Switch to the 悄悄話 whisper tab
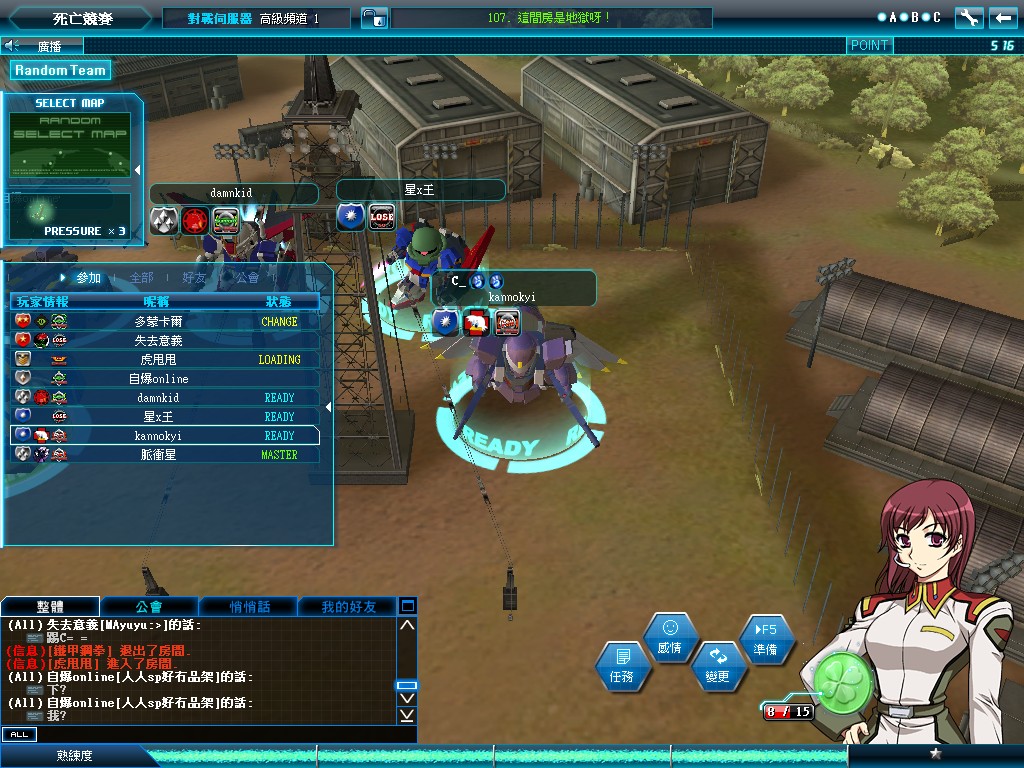Image resolution: width=1024 pixels, height=768 pixels. coord(249,607)
